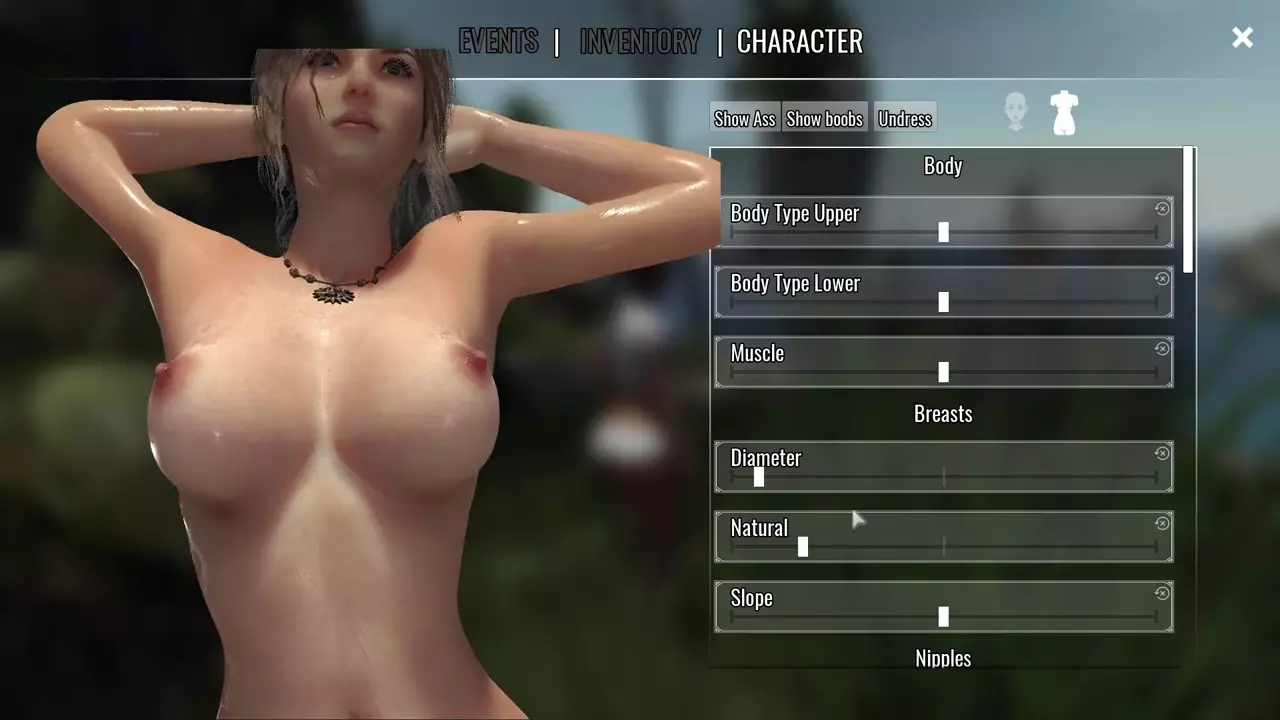Click the Diameter slider handle

coord(759,477)
